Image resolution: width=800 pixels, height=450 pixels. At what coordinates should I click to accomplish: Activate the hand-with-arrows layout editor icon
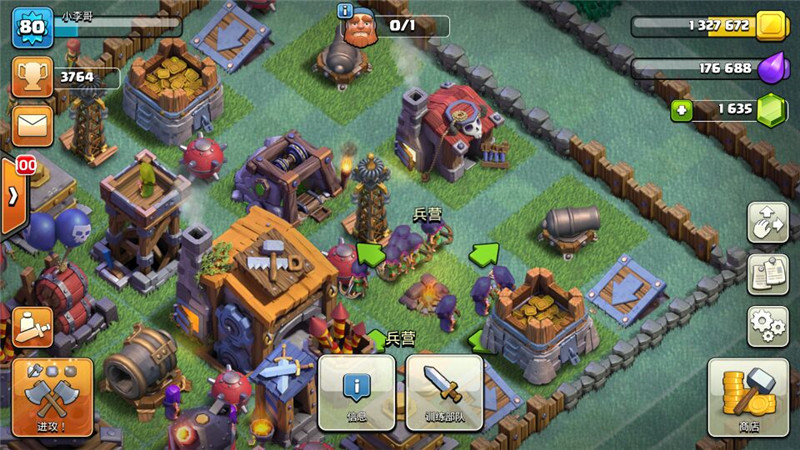(x=767, y=222)
